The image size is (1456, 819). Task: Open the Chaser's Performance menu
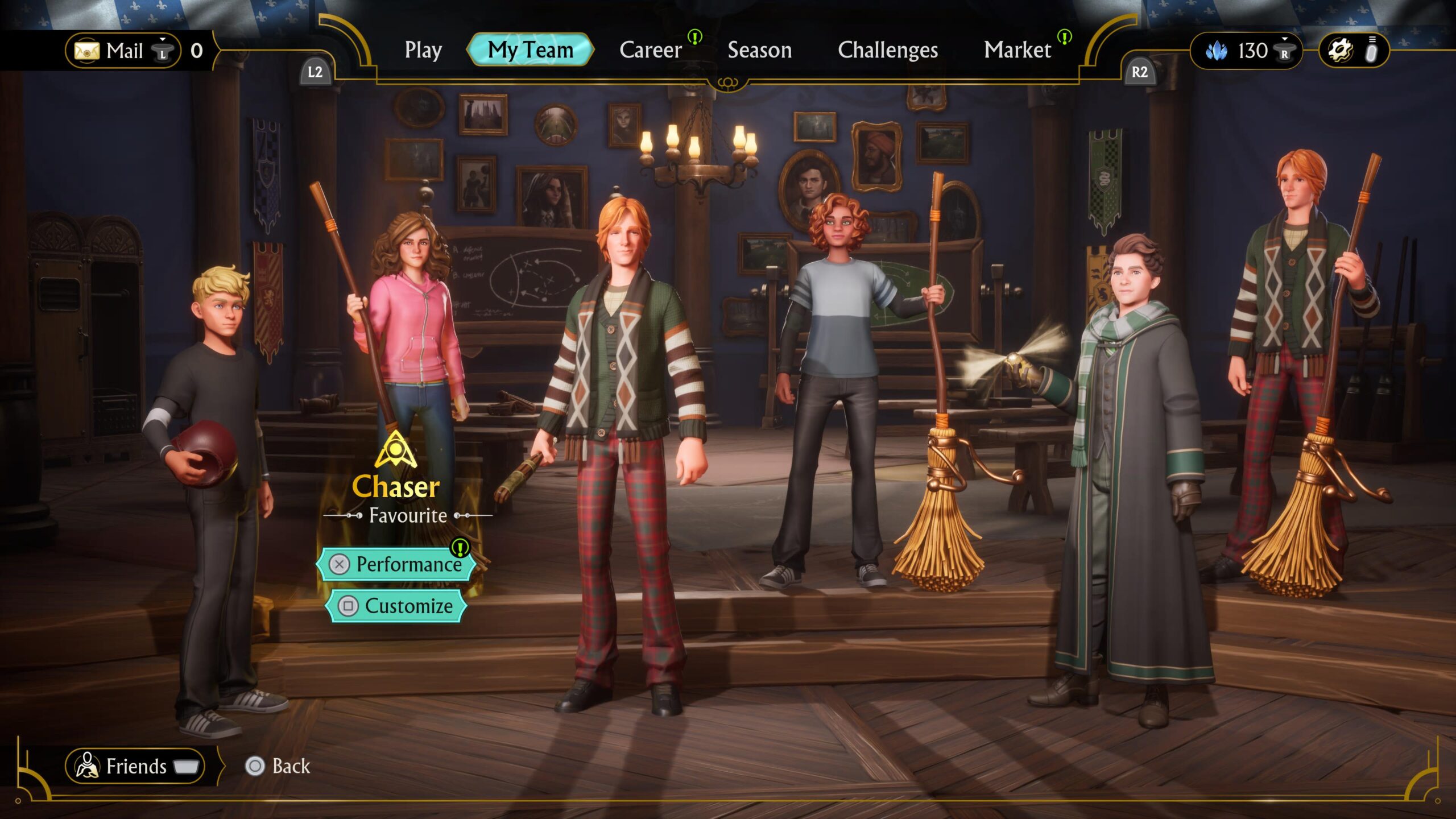pos(397,564)
